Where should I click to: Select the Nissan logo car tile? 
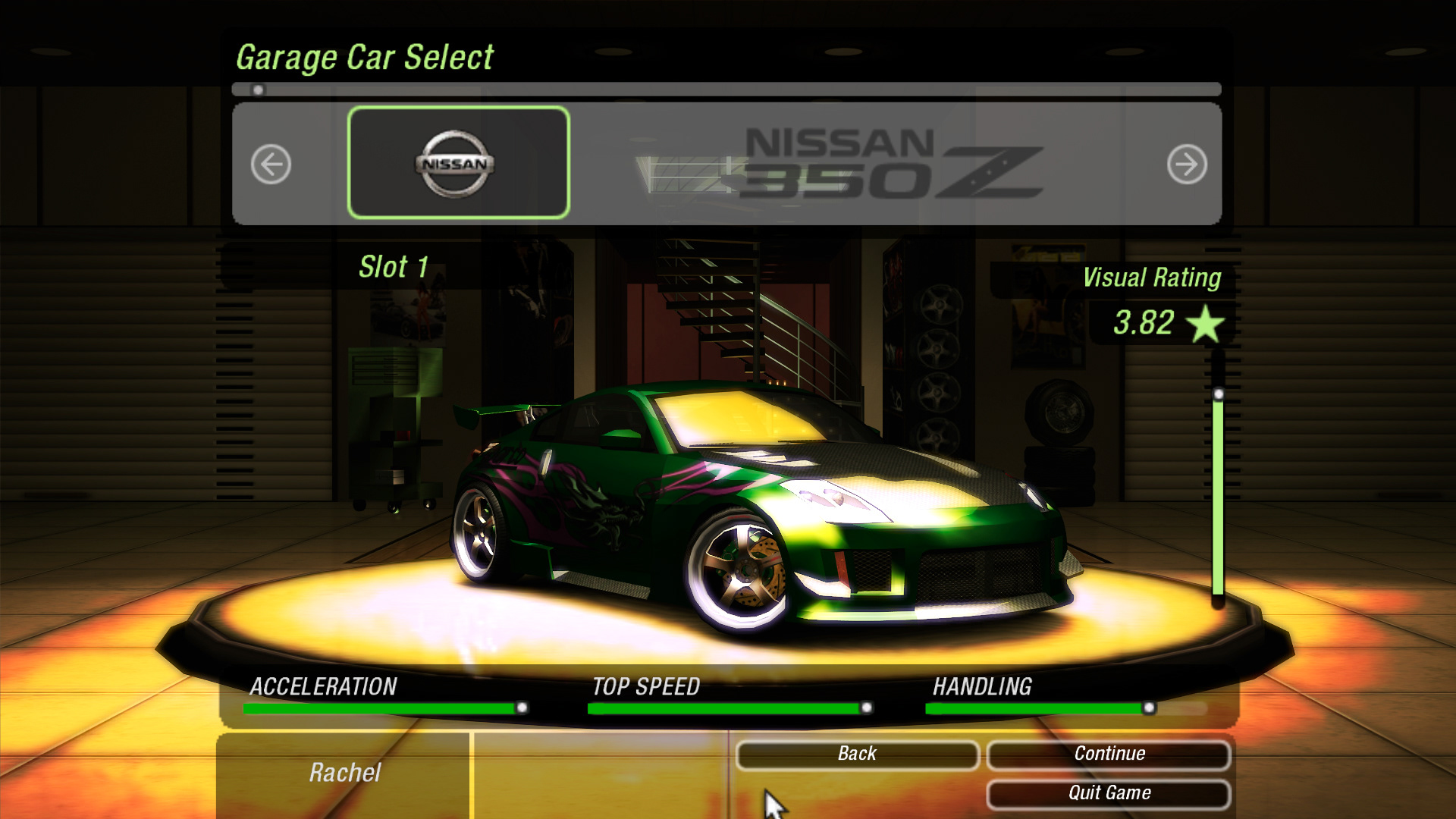click(x=458, y=163)
